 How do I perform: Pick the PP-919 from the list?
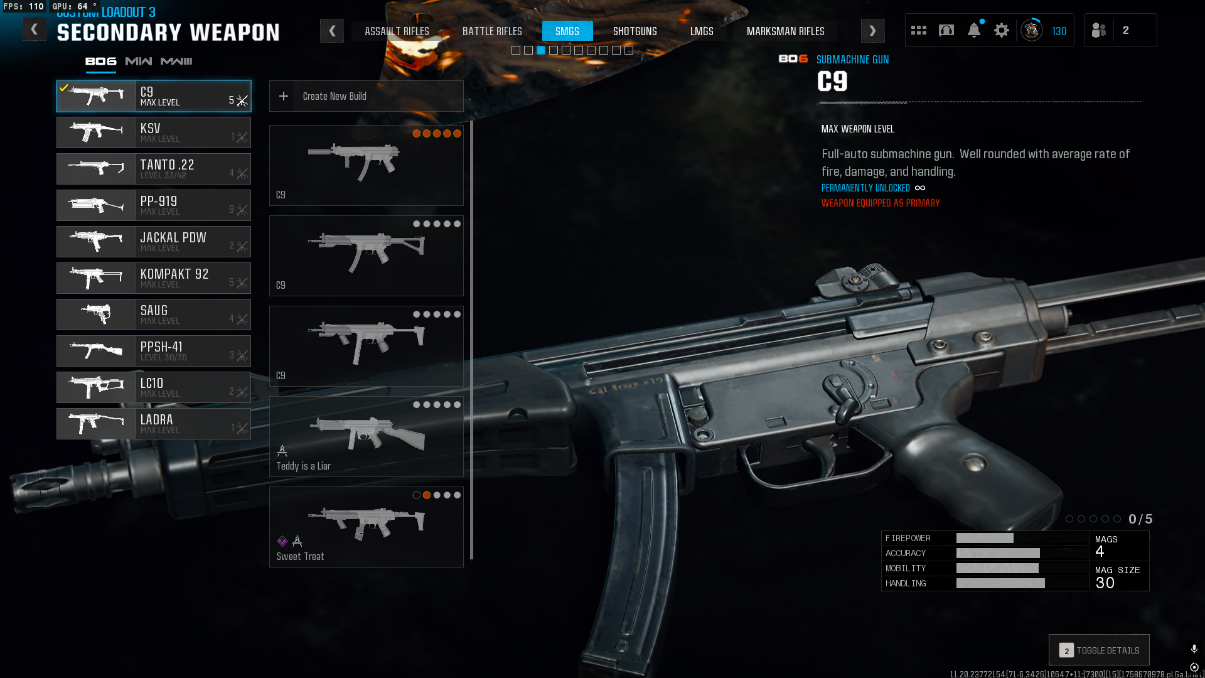pyautogui.click(x=153, y=205)
